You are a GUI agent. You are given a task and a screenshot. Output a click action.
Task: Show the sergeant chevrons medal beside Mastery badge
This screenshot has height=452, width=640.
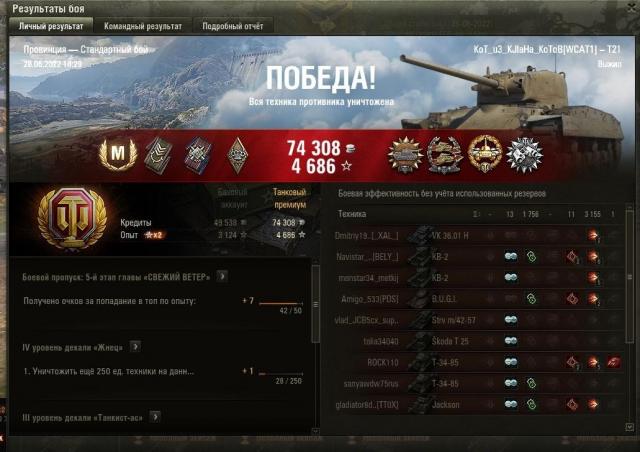(x=158, y=153)
